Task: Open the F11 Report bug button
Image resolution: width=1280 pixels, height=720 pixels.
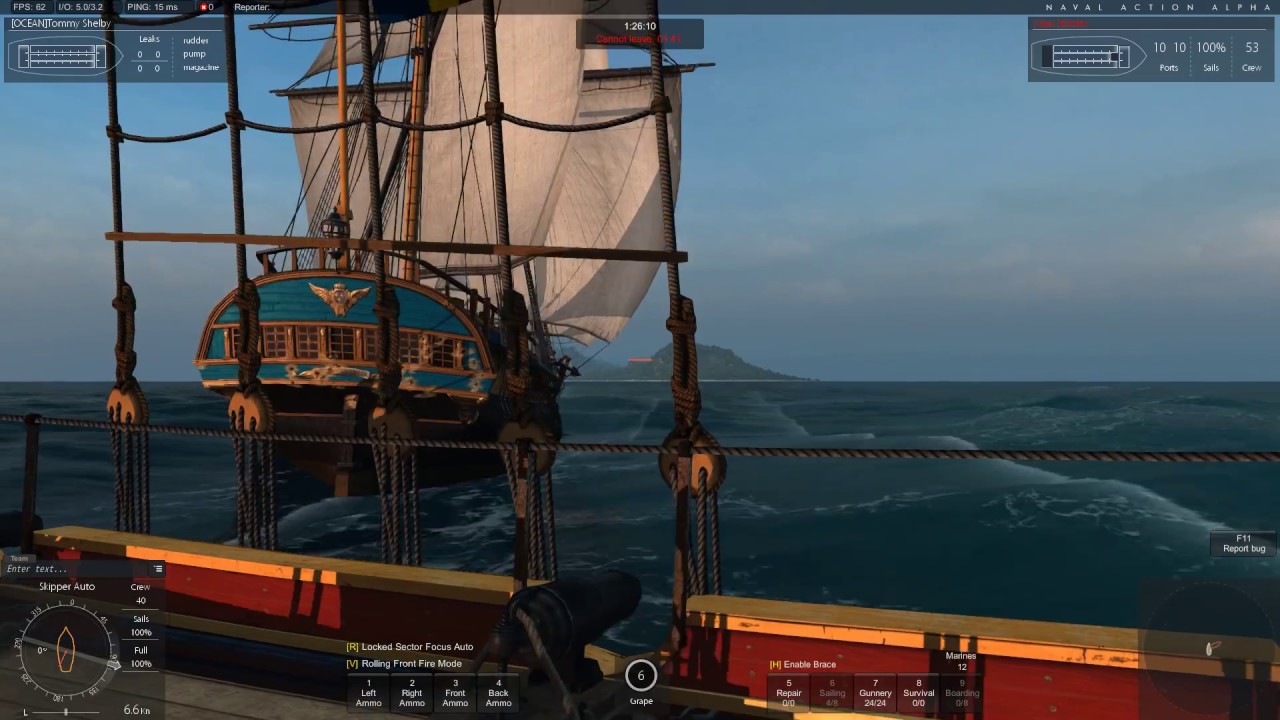Action: (1244, 543)
